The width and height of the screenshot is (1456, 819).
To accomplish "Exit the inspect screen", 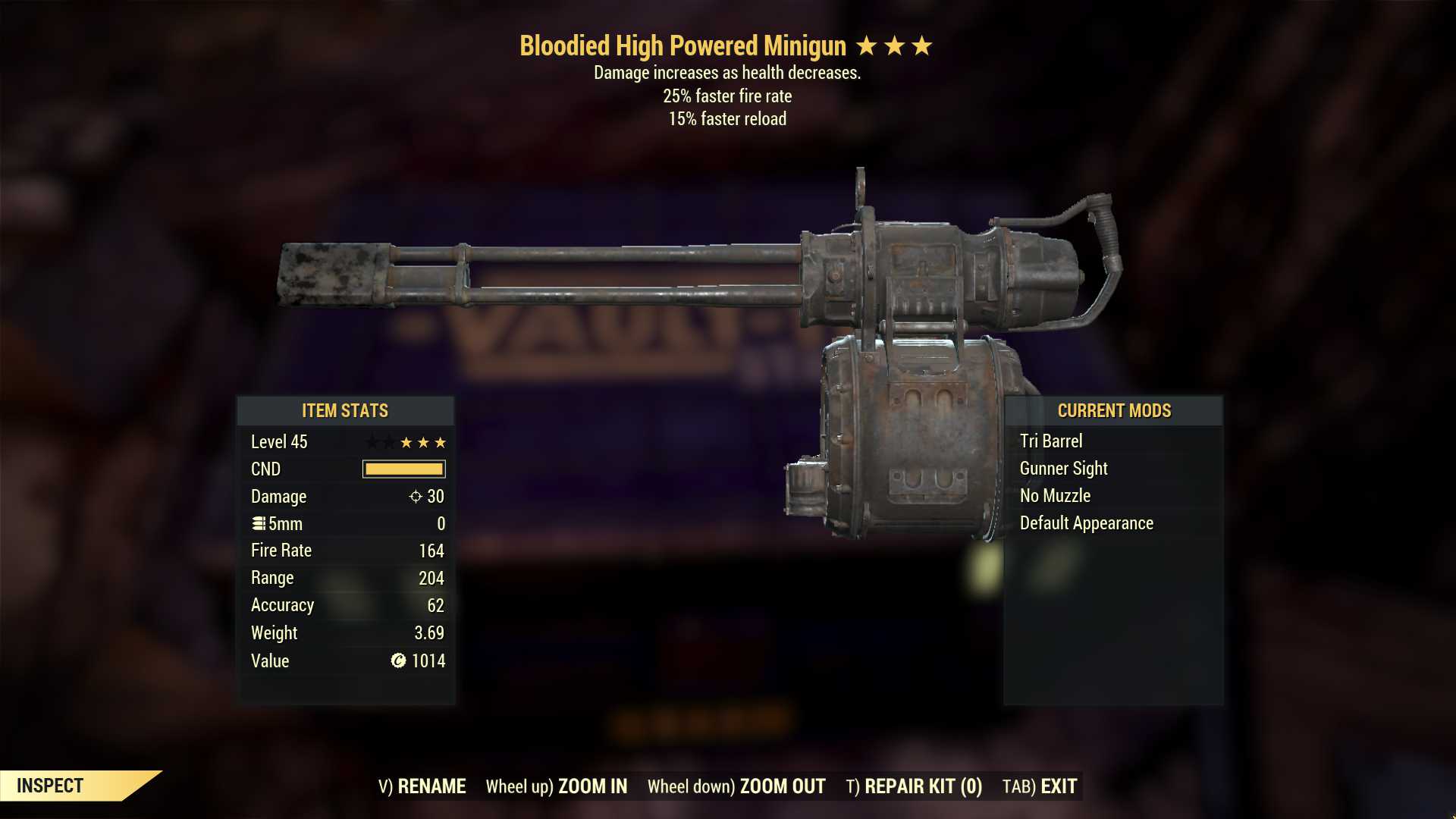I will pyautogui.click(x=1040, y=786).
